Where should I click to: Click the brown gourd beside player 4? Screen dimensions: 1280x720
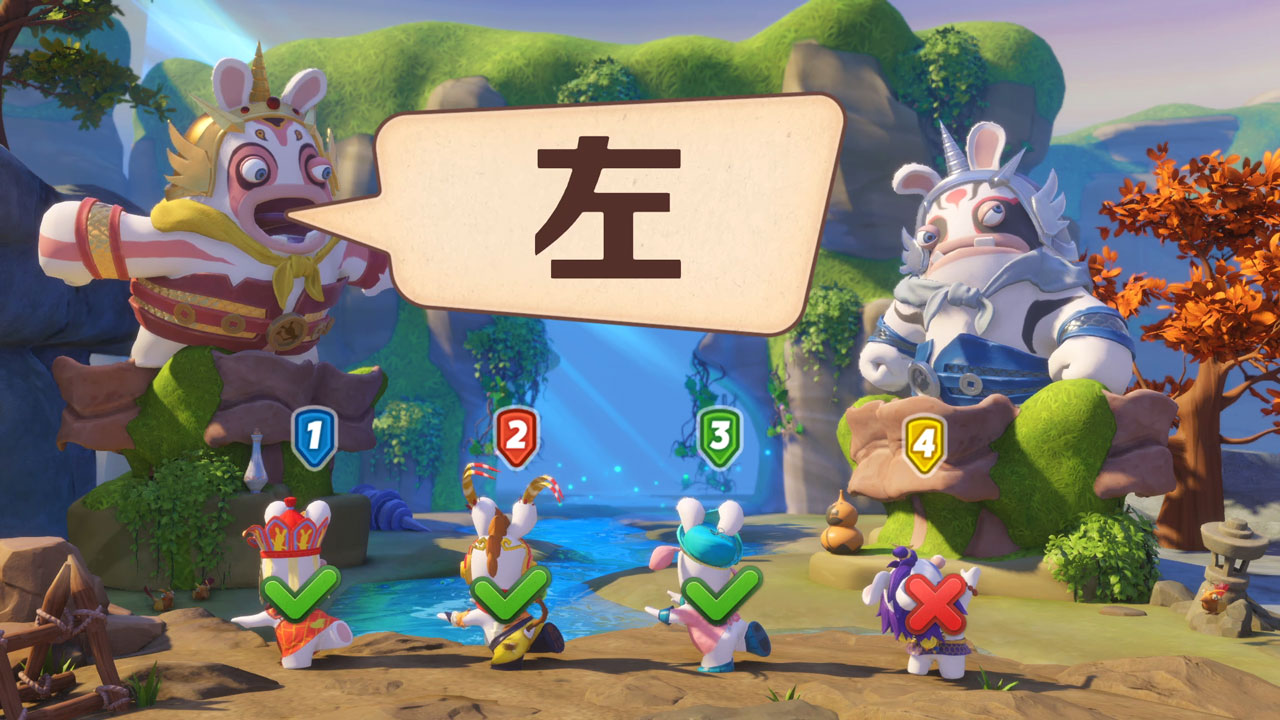840,537
